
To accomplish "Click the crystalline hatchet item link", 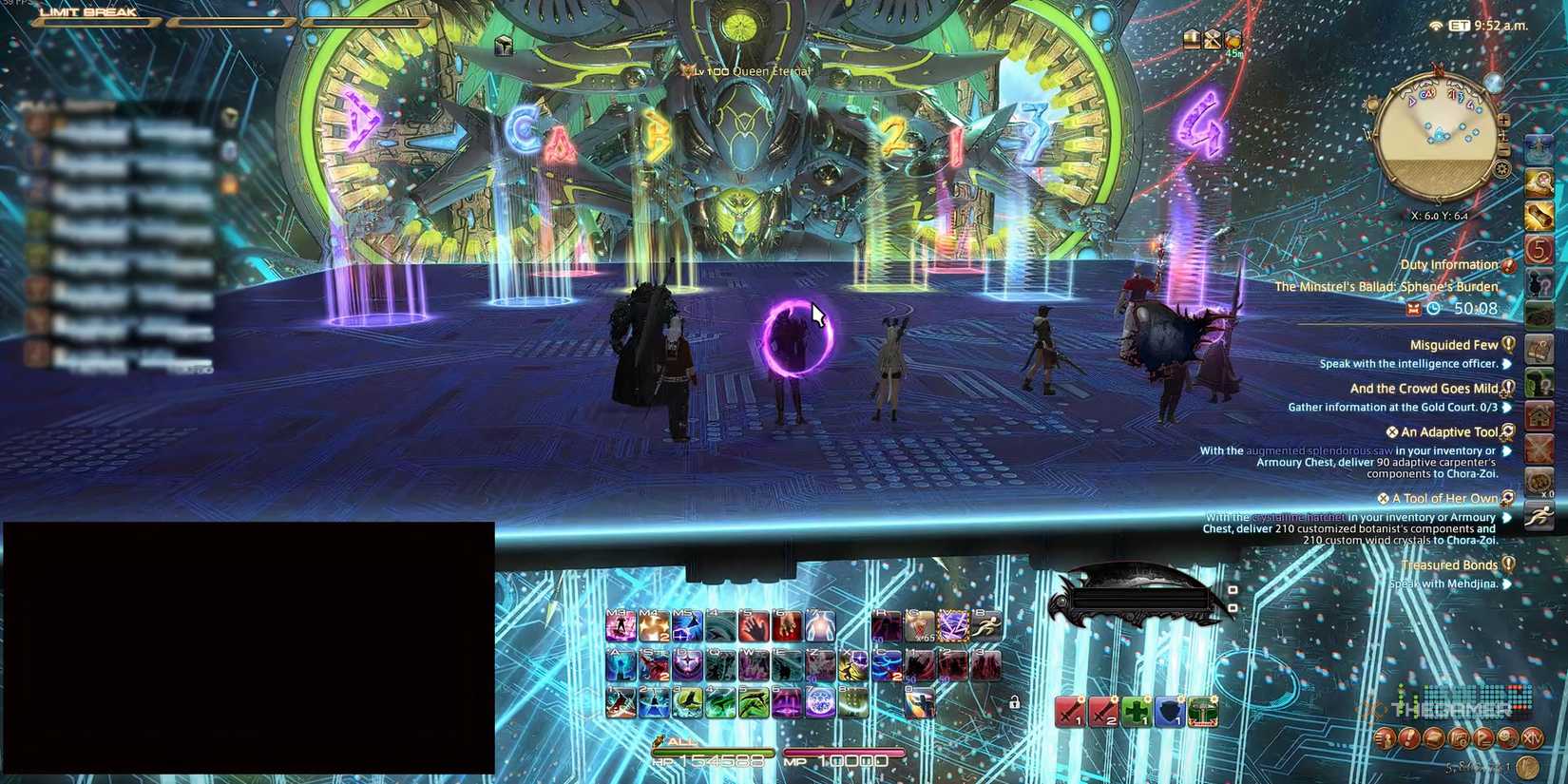I will 1300,517.
